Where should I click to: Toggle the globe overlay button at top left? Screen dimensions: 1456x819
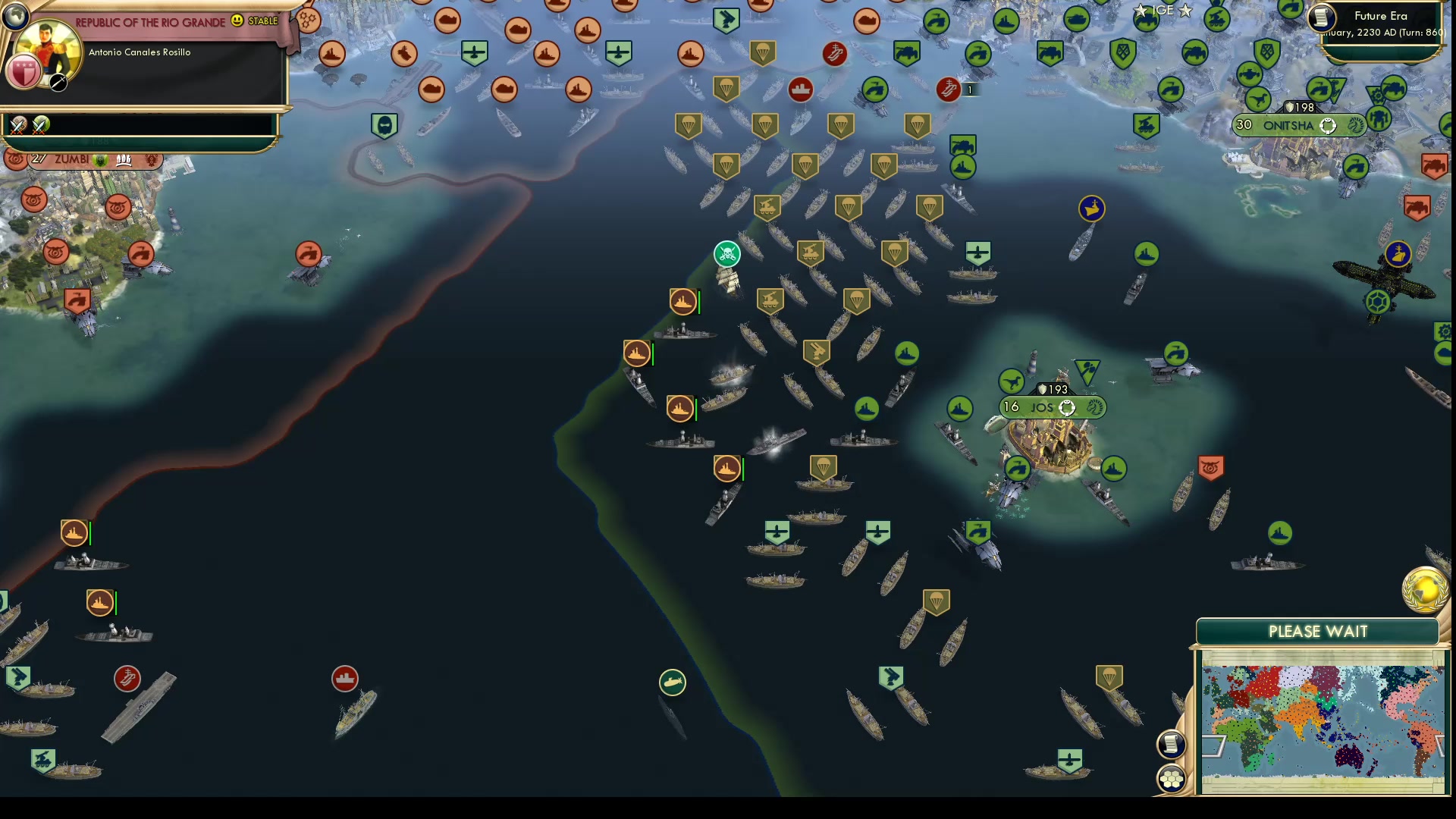(15, 15)
